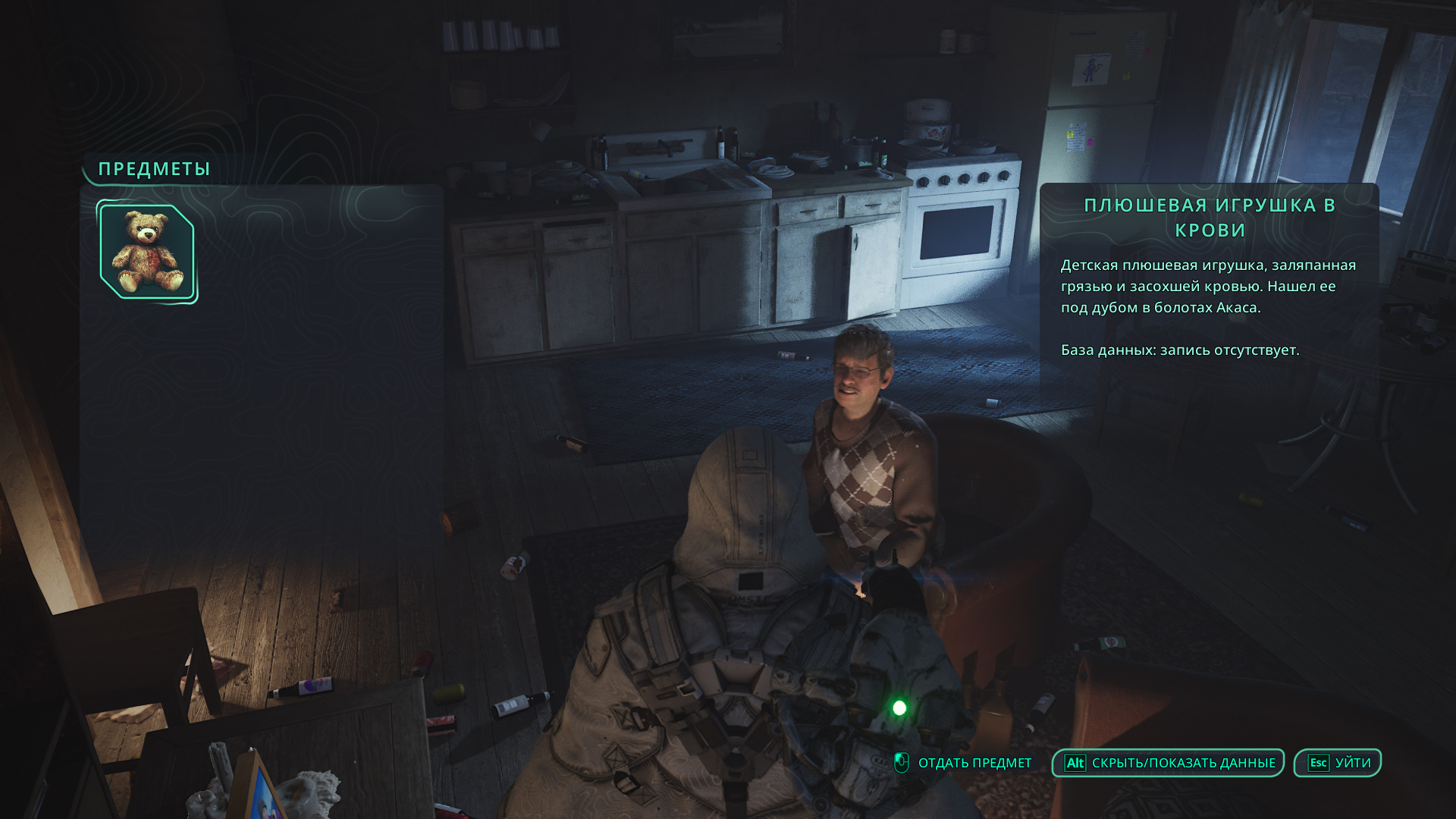Image resolution: width=1456 pixels, height=819 pixels.
Task: Toggle data with Скрыть/Показать данные button
Action: tap(1168, 763)
